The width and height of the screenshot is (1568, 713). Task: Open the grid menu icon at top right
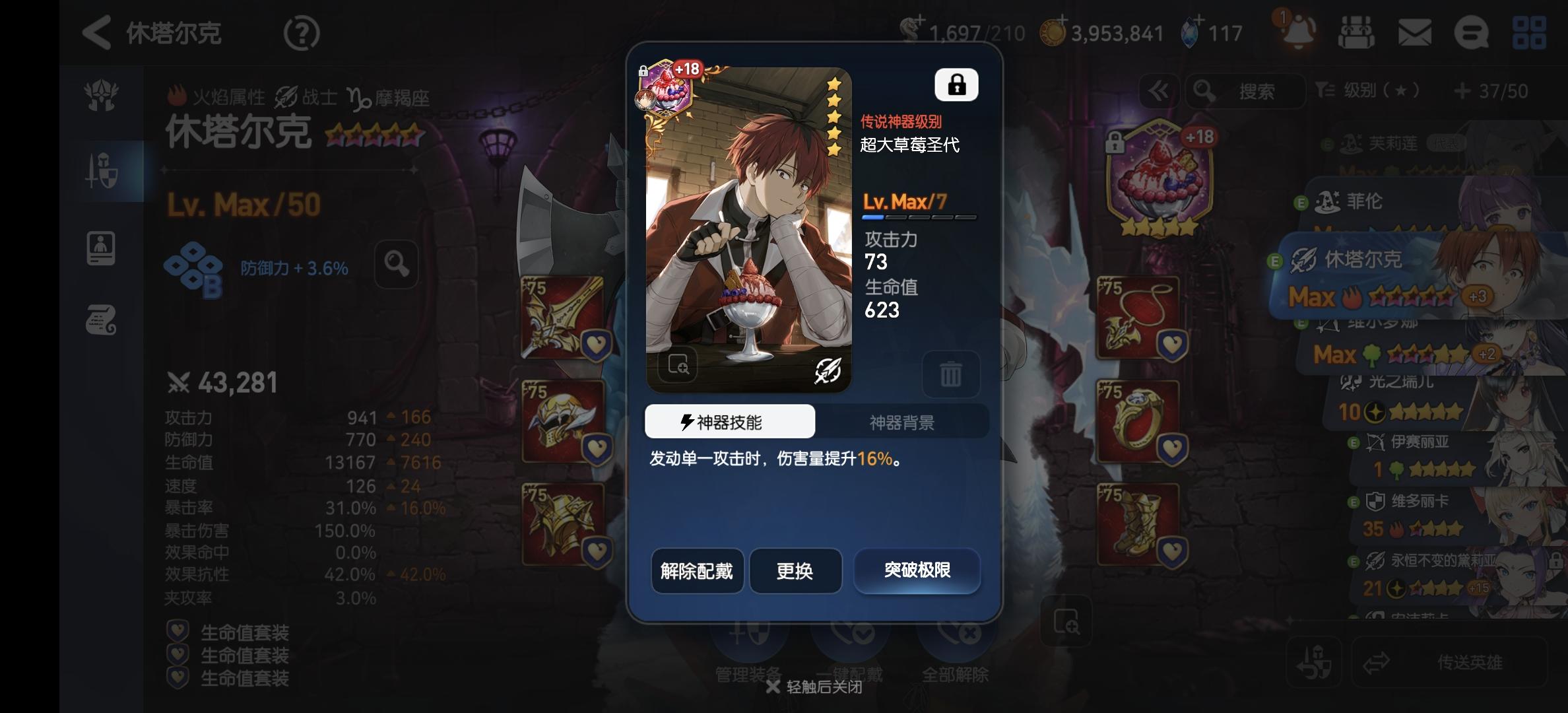coord(1529,32)
